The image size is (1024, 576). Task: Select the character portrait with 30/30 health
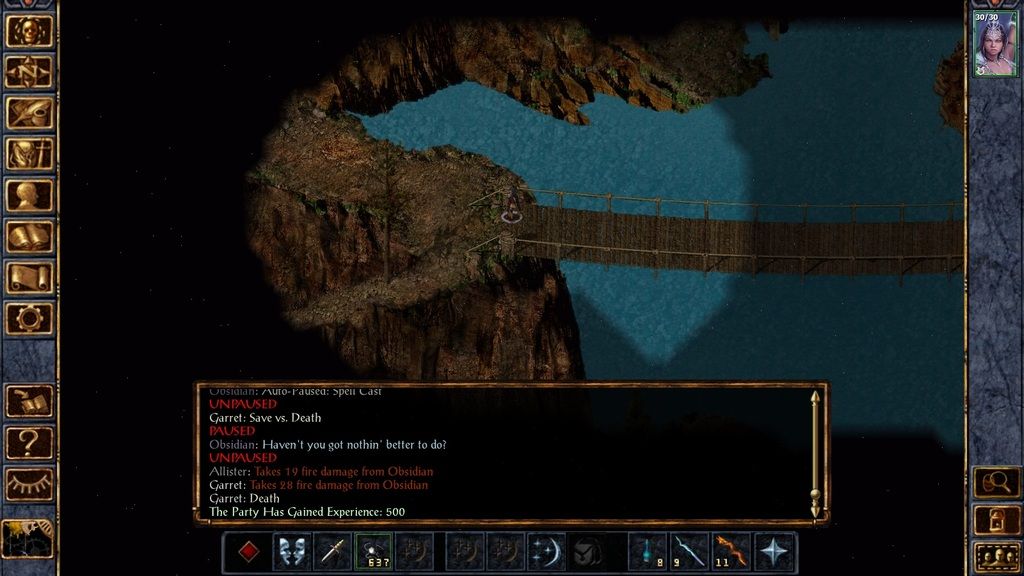coord(996,44)
